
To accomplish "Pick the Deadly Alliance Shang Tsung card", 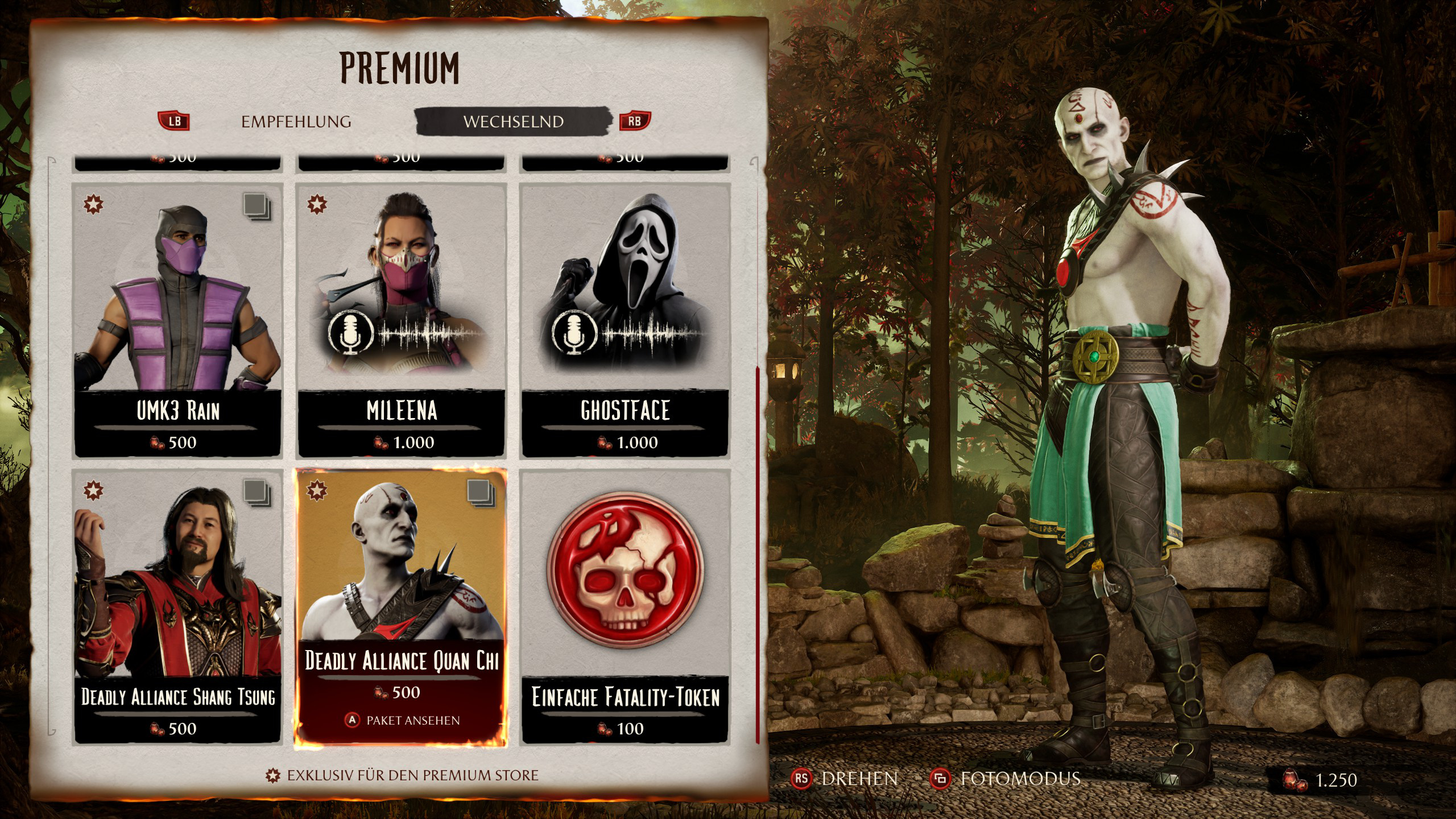I will point(177,606).
